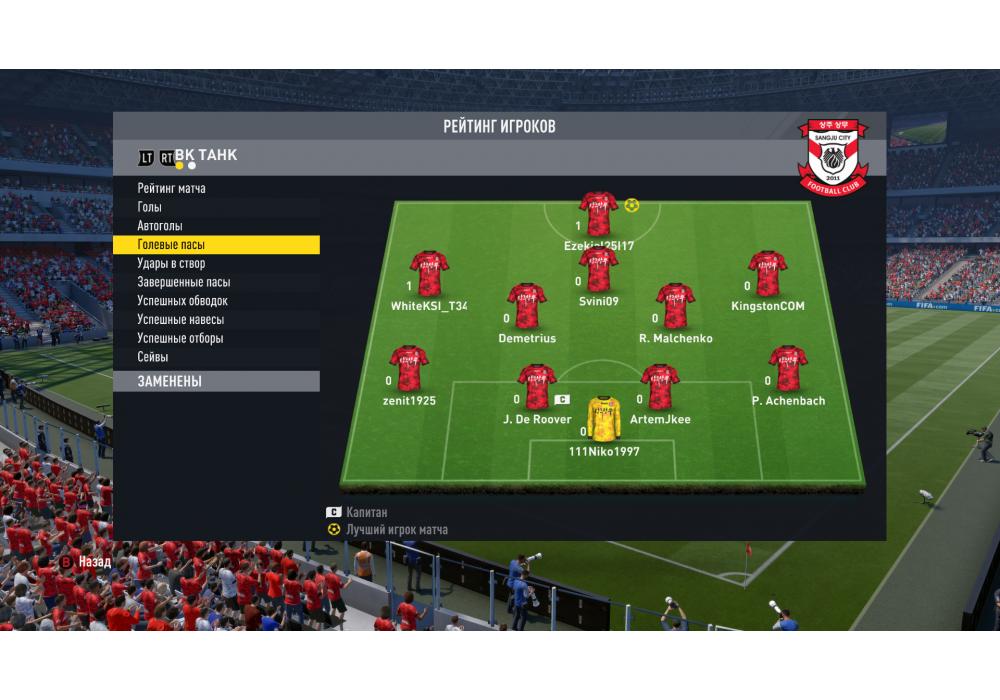Show Удары в створ statistics
The image size is (1000, 700).
click(171, 264)
